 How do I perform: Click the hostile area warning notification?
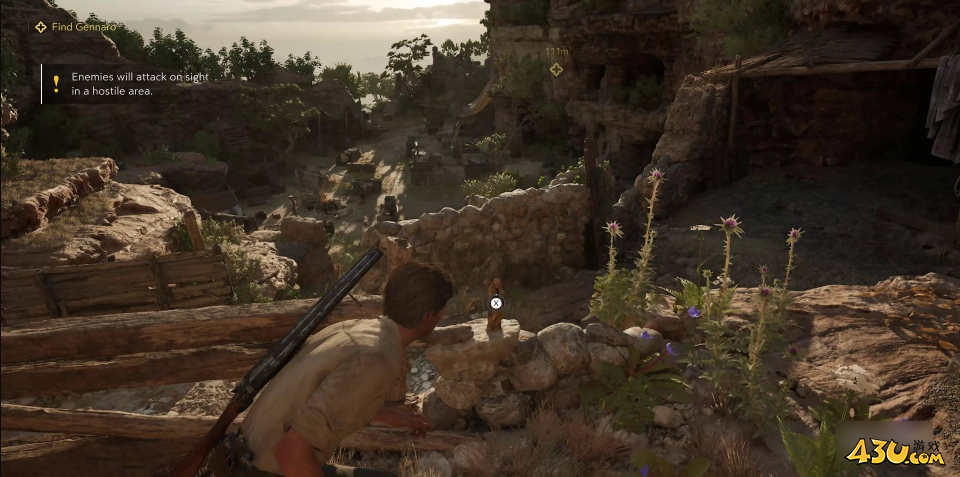click(110, 84)
